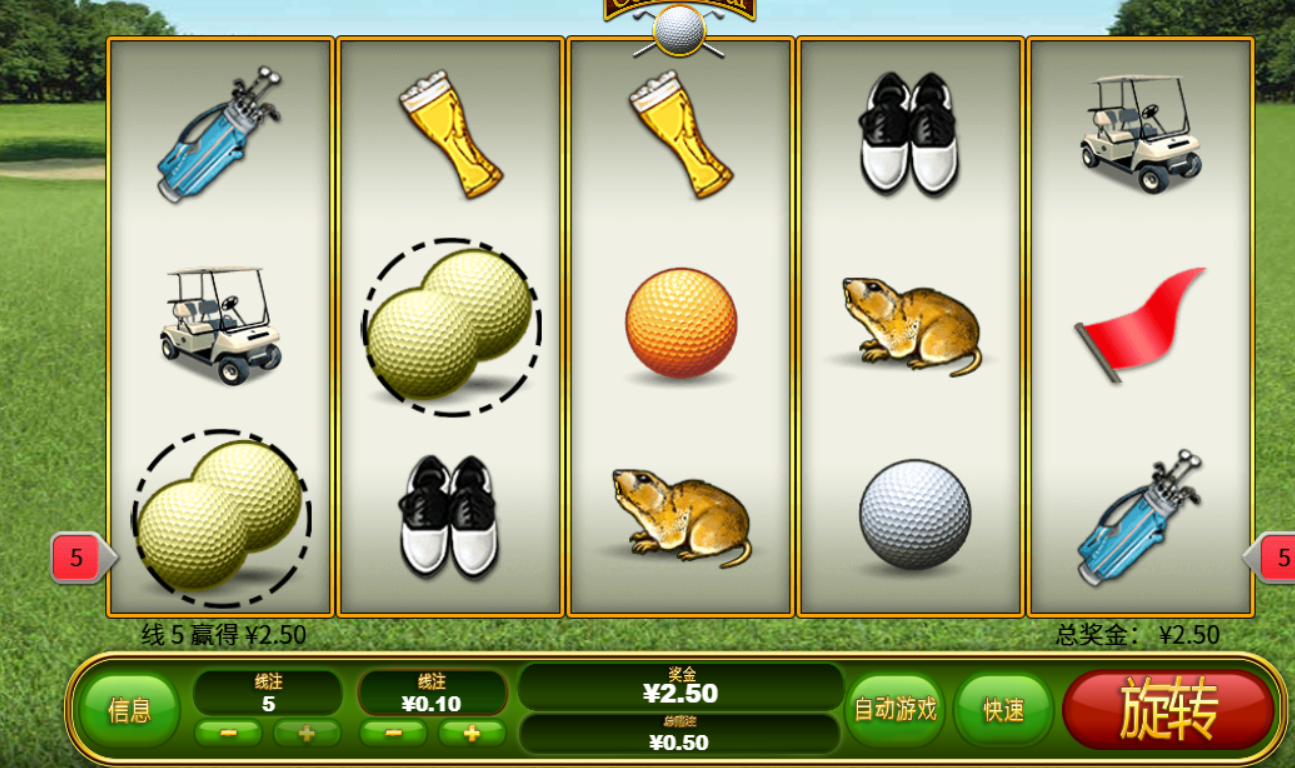Open the 信息 info panel

(129, 710)
